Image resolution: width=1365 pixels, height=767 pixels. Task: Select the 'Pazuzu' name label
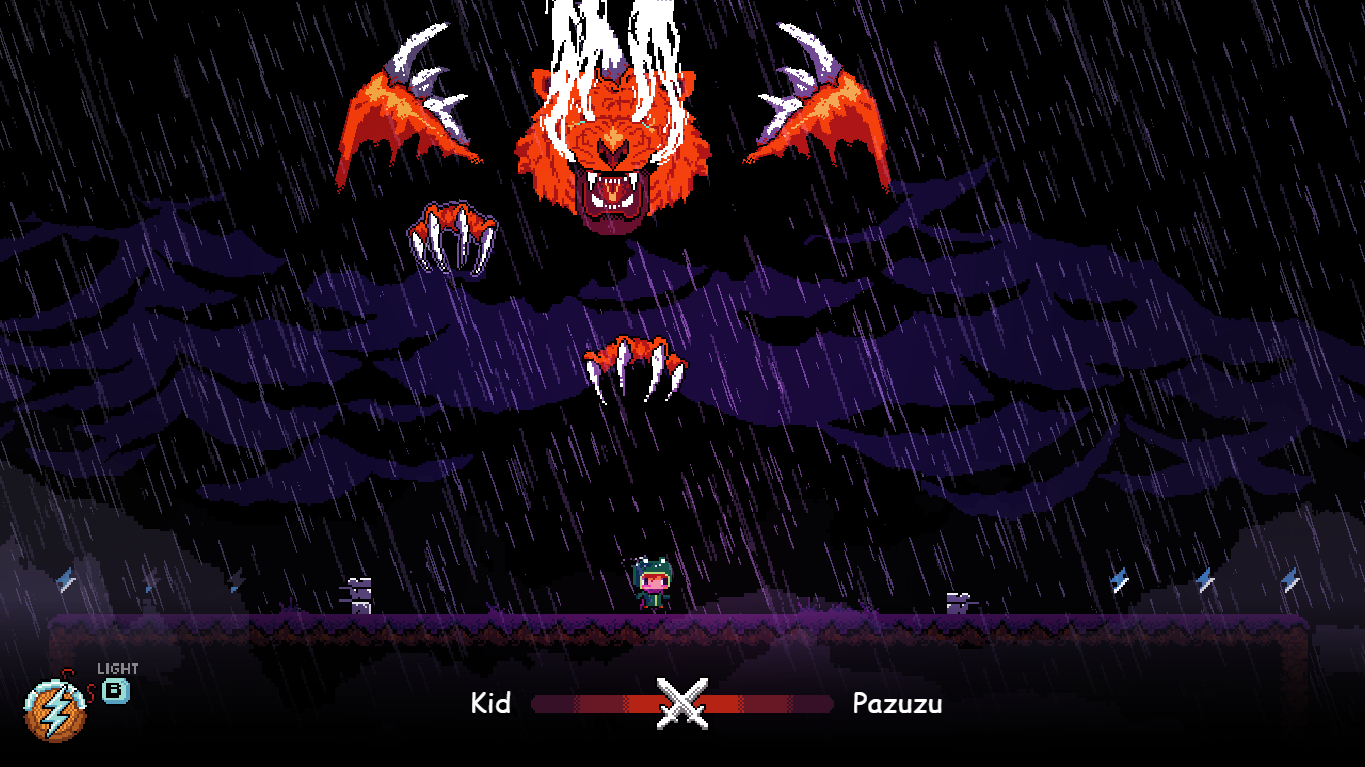(x=898, y=704)
